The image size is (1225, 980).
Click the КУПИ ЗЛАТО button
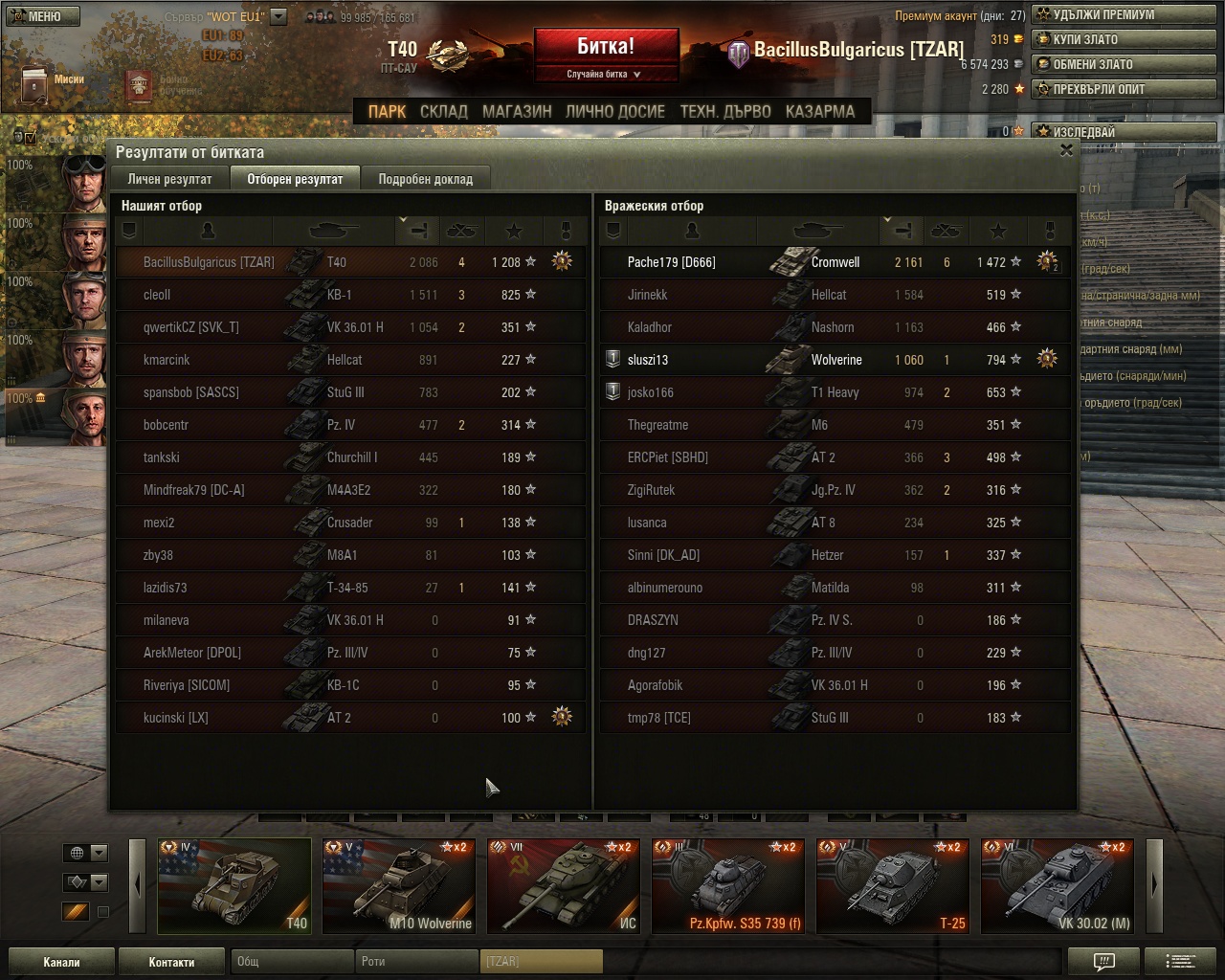(x=1124, y=39)
